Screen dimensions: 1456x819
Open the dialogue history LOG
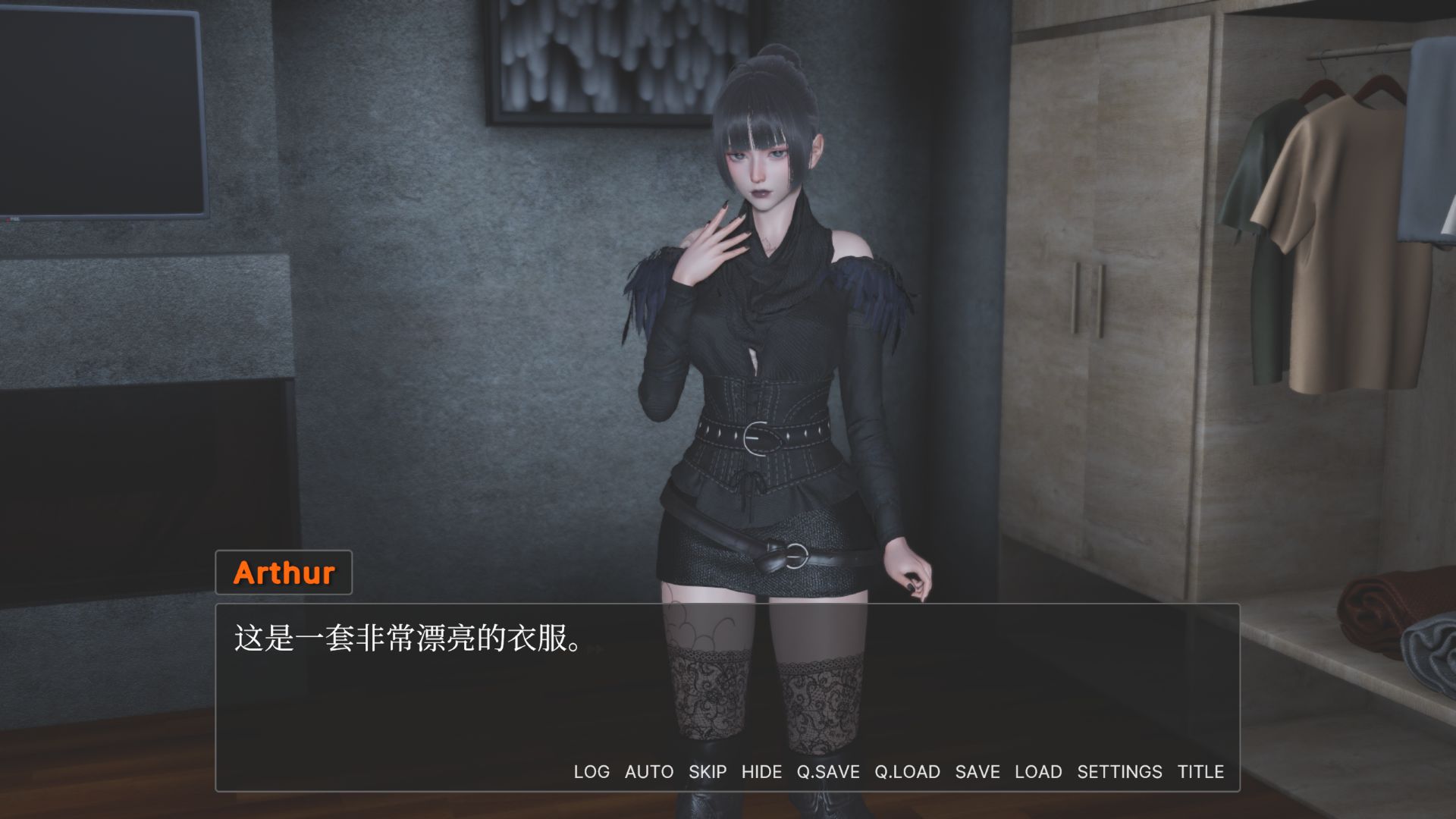pyautogui.click(x=592, y=771)
